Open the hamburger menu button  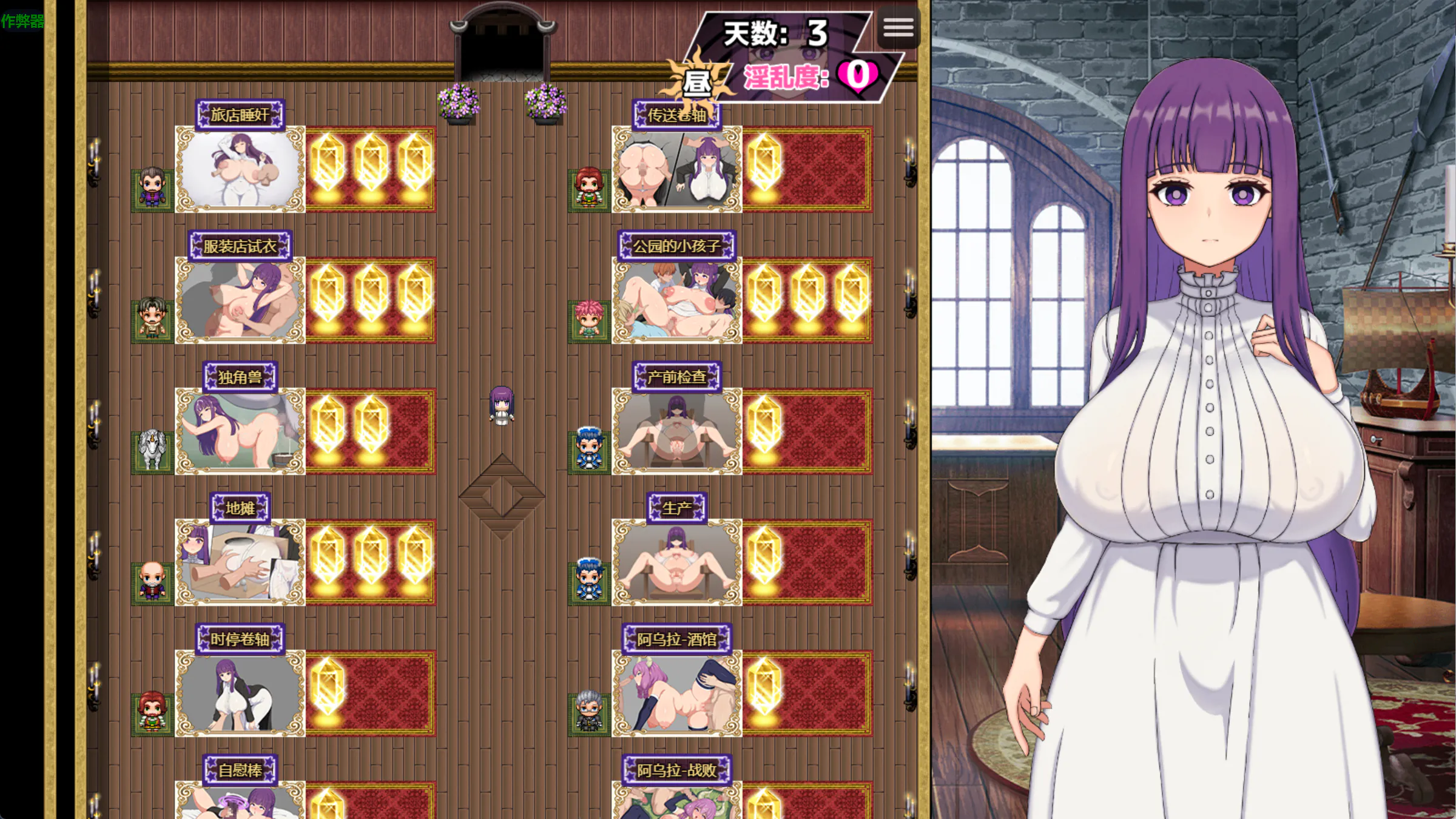click(898, 27)
